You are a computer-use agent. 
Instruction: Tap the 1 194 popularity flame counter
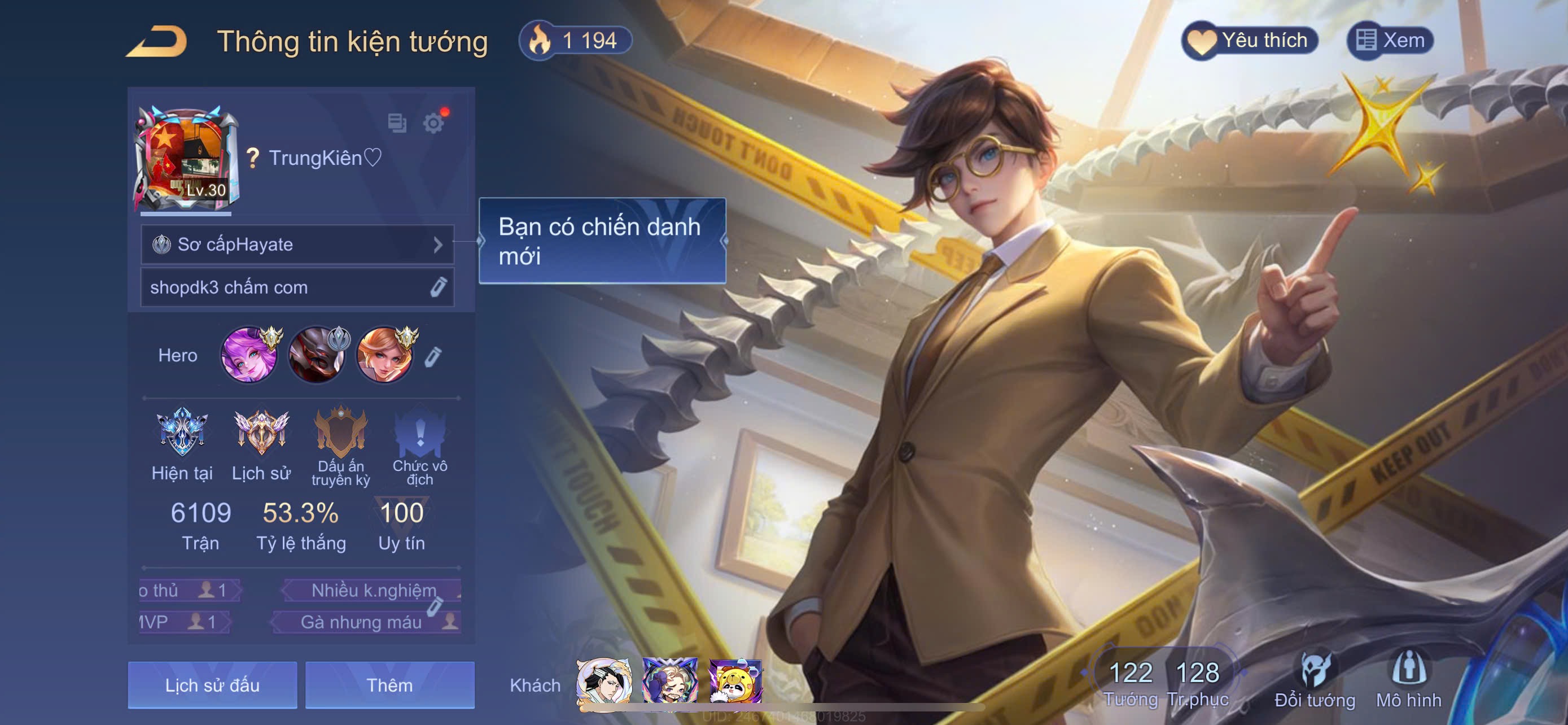575,41
